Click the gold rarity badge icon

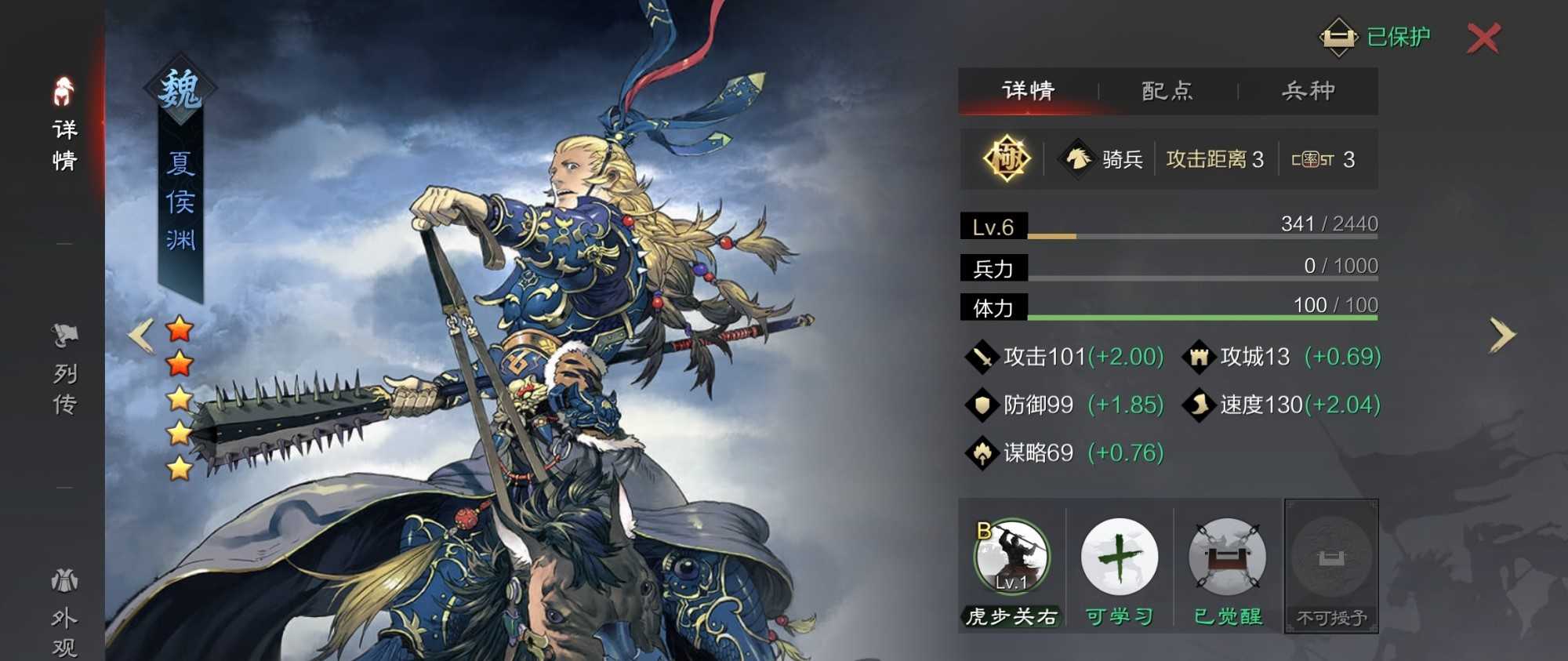[x=1007, y=159]
